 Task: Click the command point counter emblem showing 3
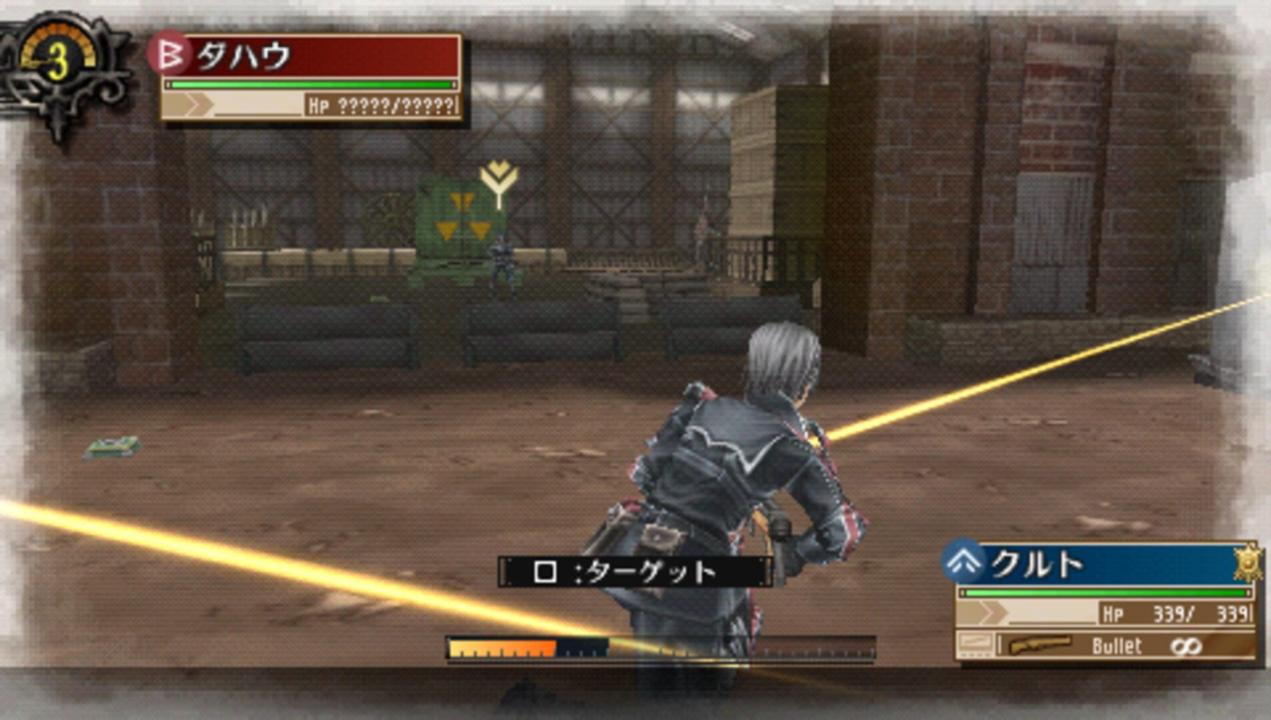click(x=59, y=63)
